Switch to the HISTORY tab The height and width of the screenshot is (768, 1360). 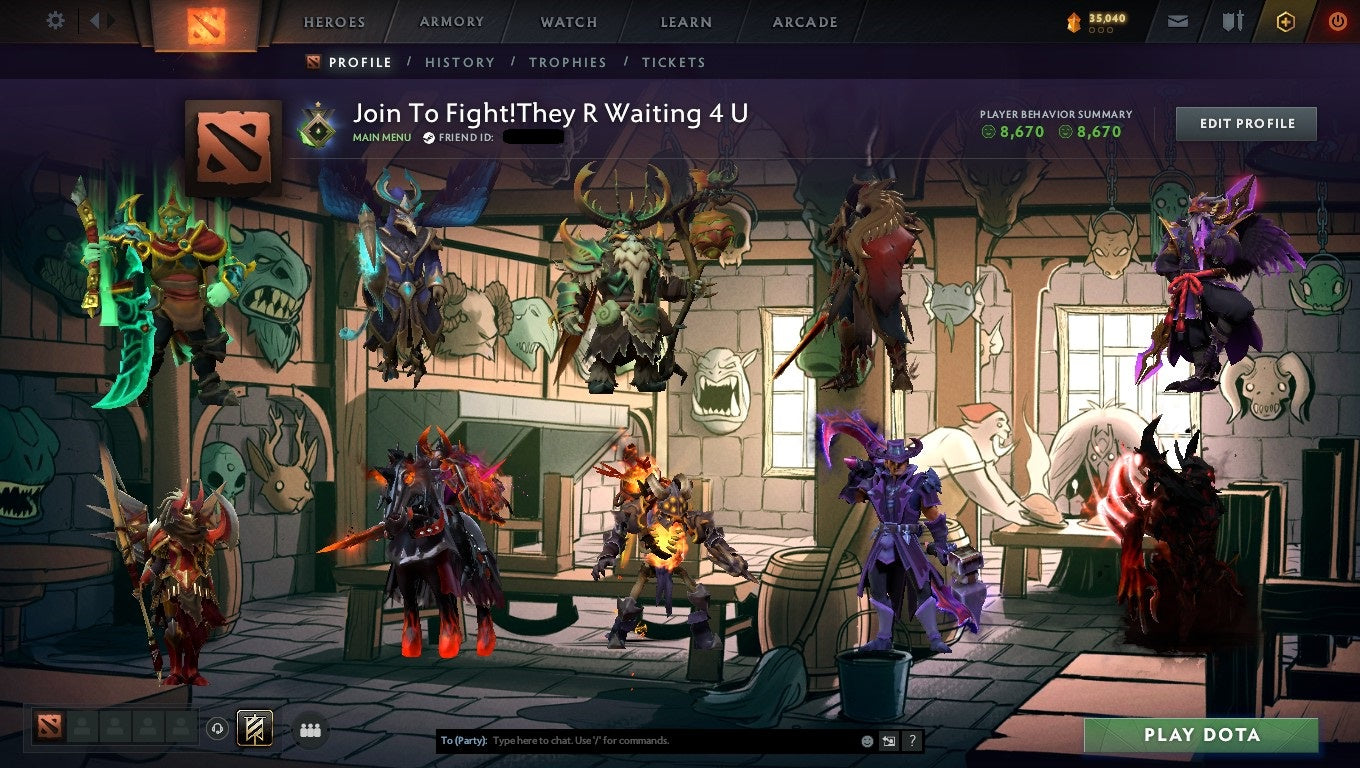459,62
